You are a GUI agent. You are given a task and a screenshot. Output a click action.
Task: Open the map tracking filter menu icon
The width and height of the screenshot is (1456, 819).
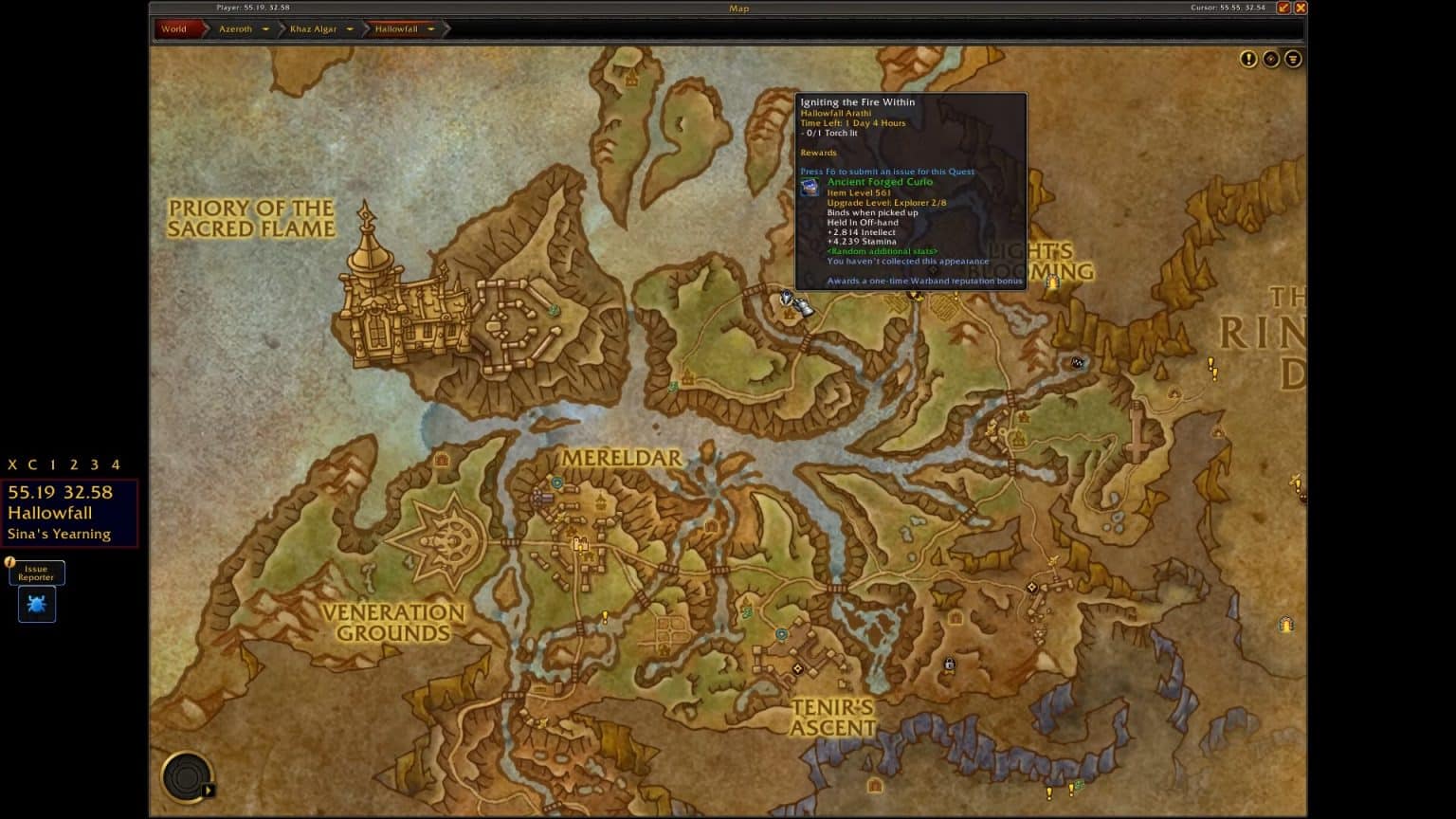(x=1293, y=59)
